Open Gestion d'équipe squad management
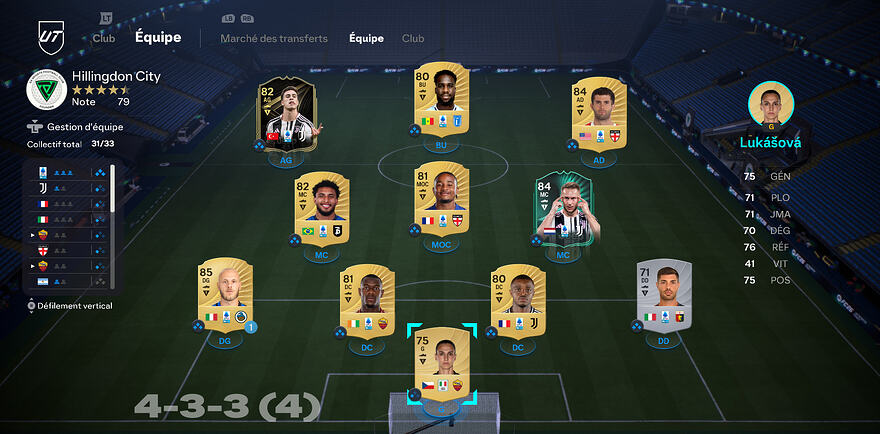 pyautogui.click(x=84, y=128)
